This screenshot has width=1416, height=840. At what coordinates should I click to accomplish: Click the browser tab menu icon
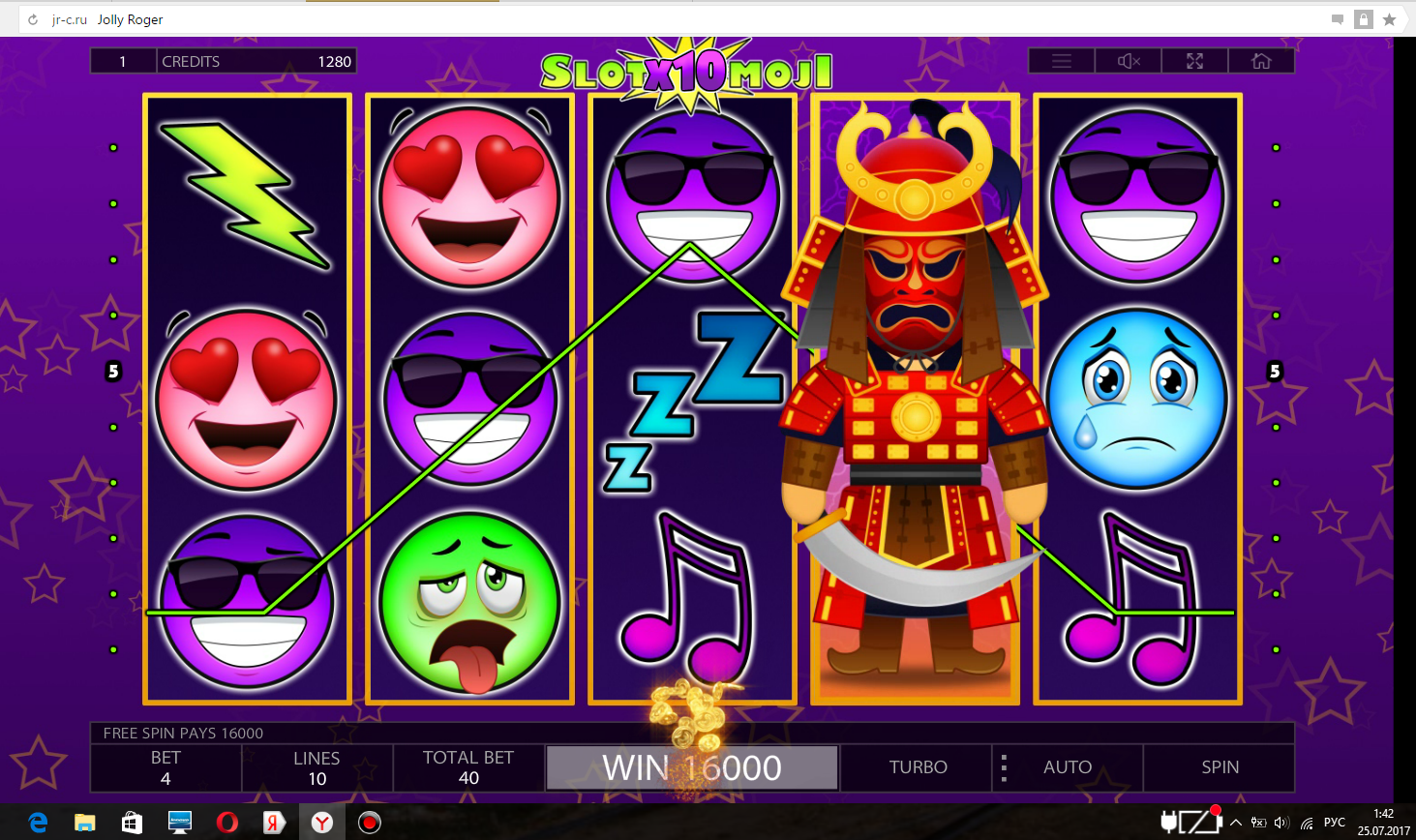tap(1337, 18)
